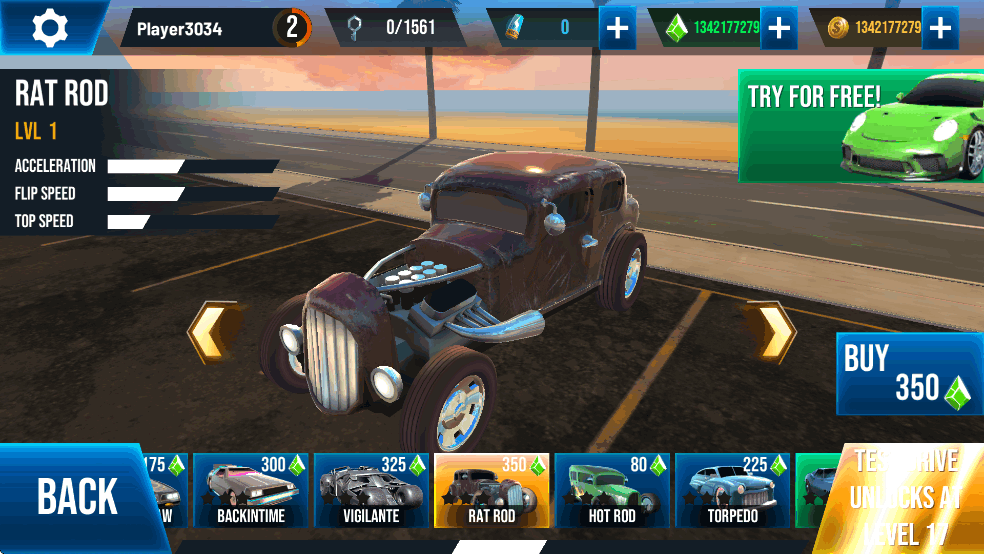Add more green gems with plus button
Screen dimensions: 984x554
(778, 28)
